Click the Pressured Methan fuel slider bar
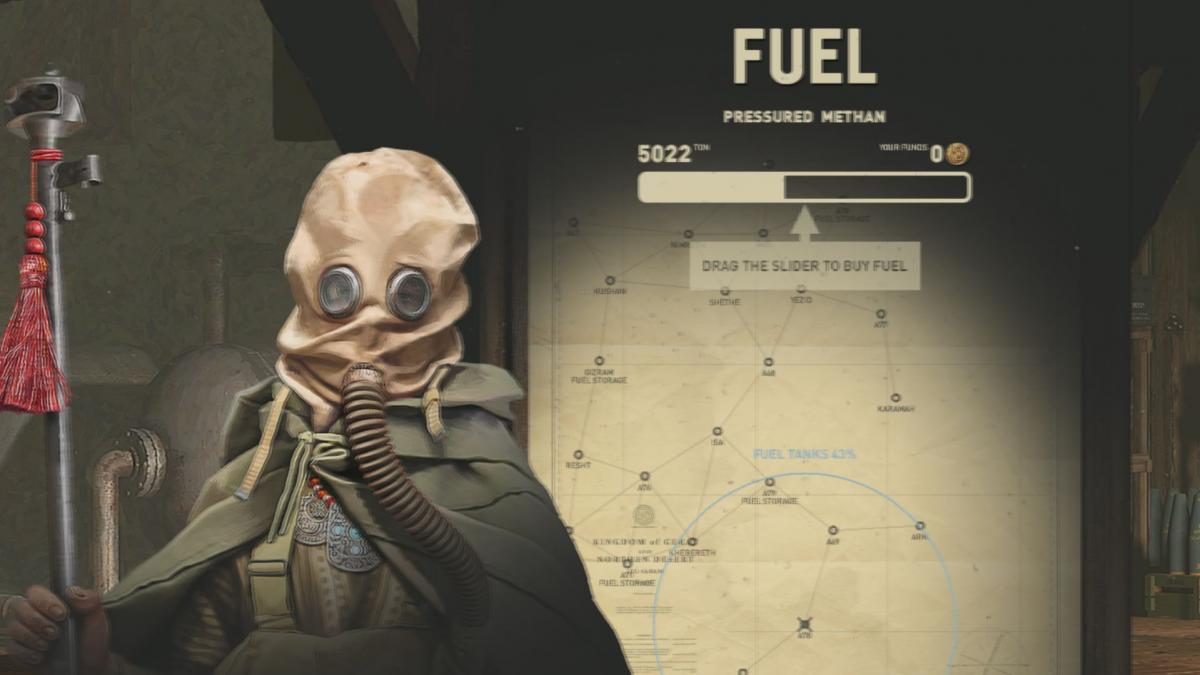 [x=804, y=187]
